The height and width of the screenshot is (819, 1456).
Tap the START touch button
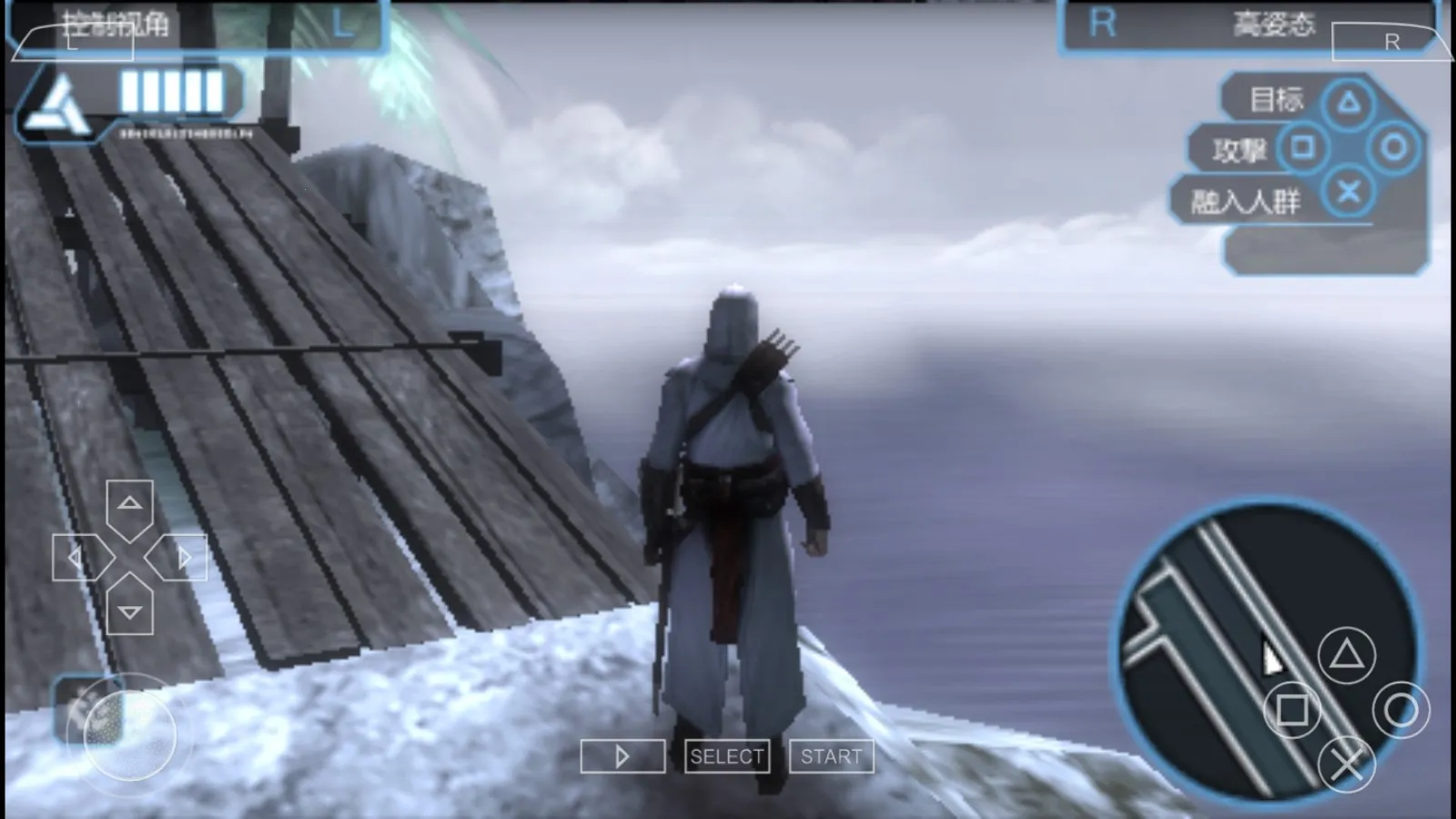click(831, 756)
